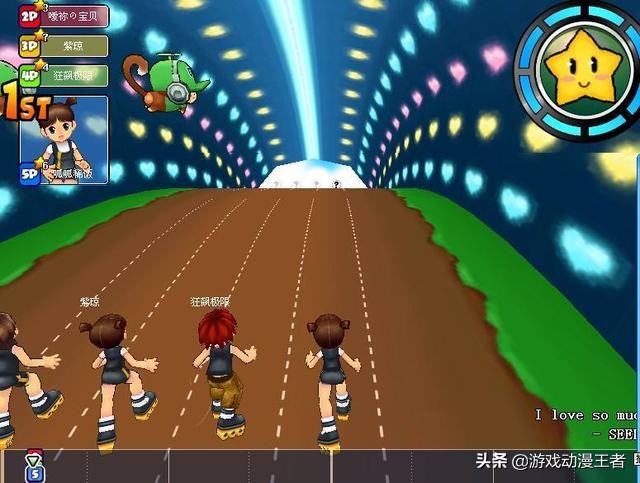Activate the smiling star item slot
Viewport: 640px width, 483px height.
[578, 67]
